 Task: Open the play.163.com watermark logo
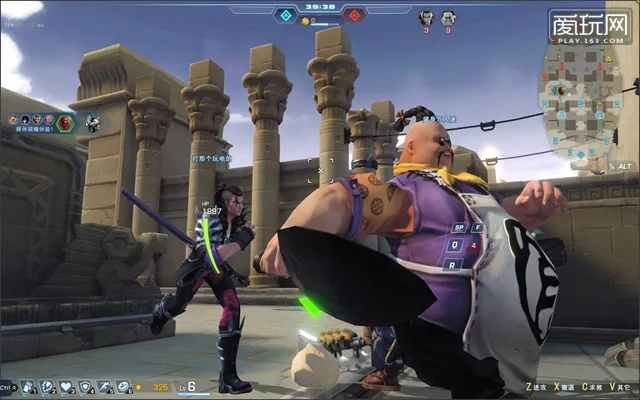[x=590, y=24]
